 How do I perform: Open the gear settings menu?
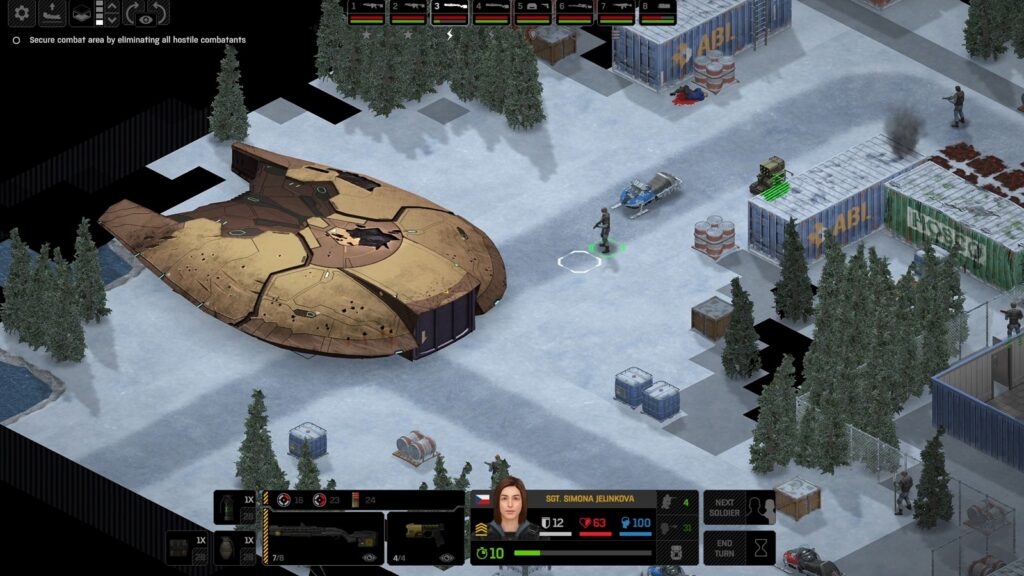tap(21, 13)
